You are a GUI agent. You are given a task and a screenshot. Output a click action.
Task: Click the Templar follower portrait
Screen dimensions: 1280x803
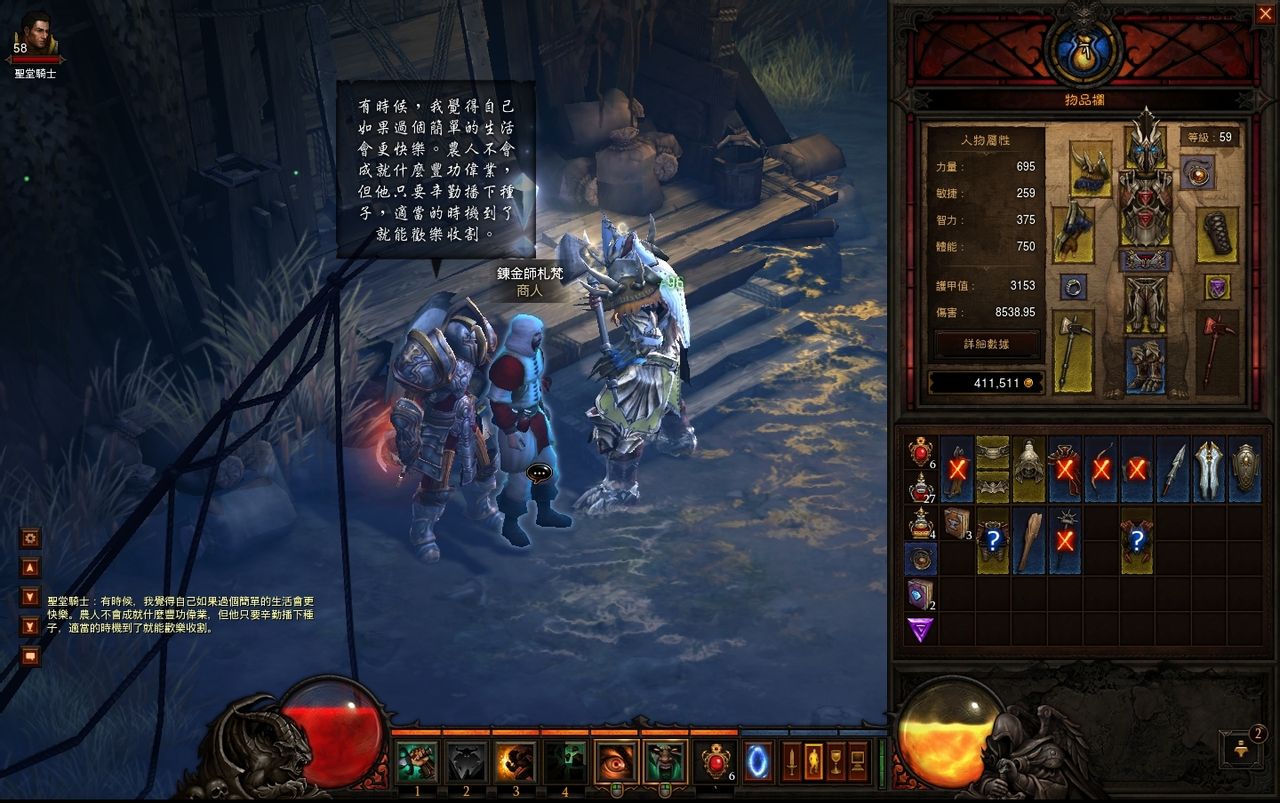[36, 34]
